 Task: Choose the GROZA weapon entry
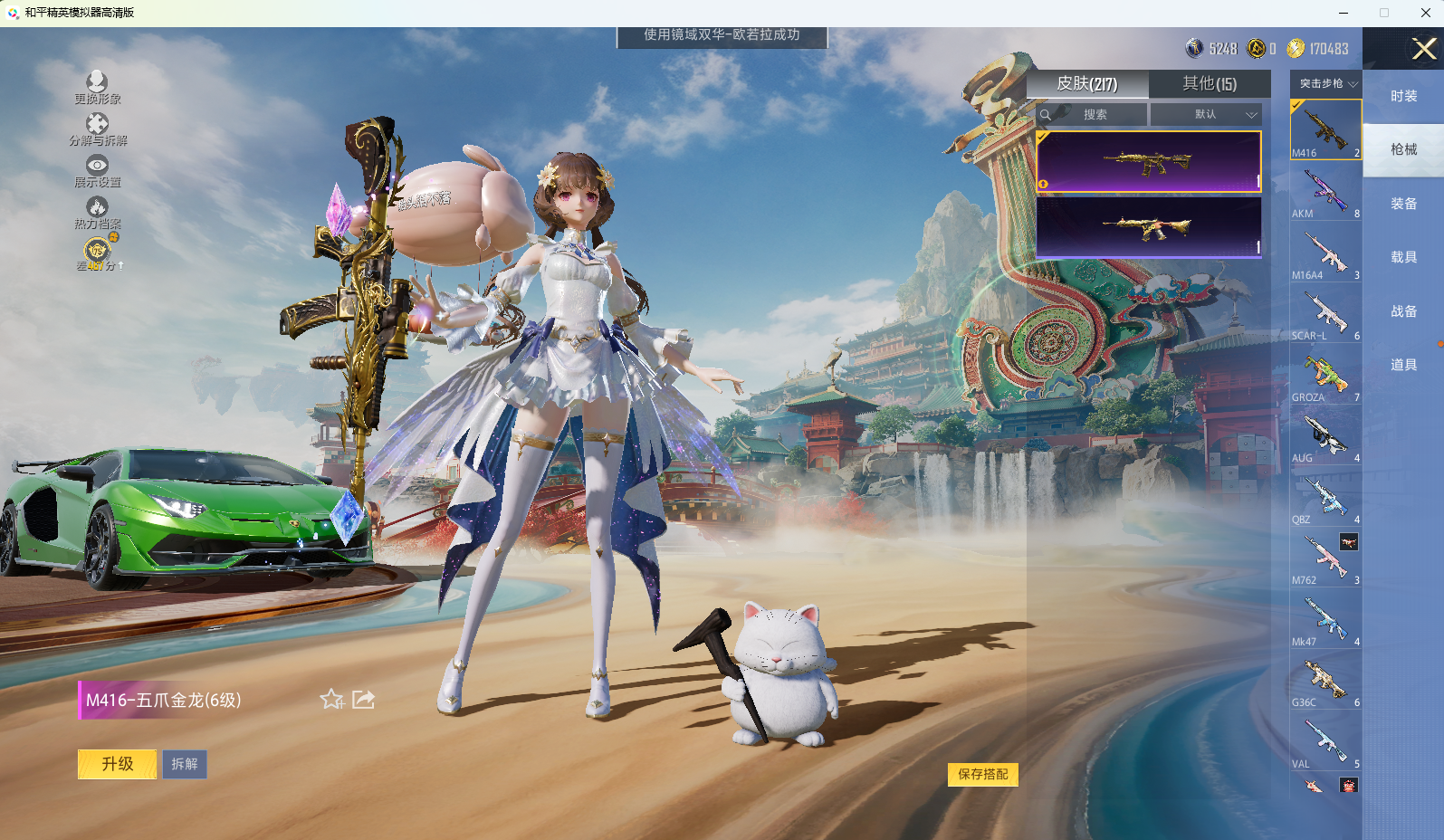click(x=1325, y=377)
